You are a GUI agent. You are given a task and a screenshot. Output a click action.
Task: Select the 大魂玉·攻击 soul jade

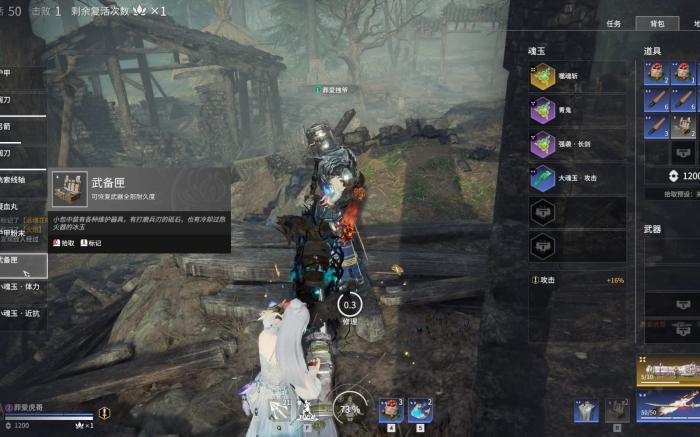[x=577, y=178]
